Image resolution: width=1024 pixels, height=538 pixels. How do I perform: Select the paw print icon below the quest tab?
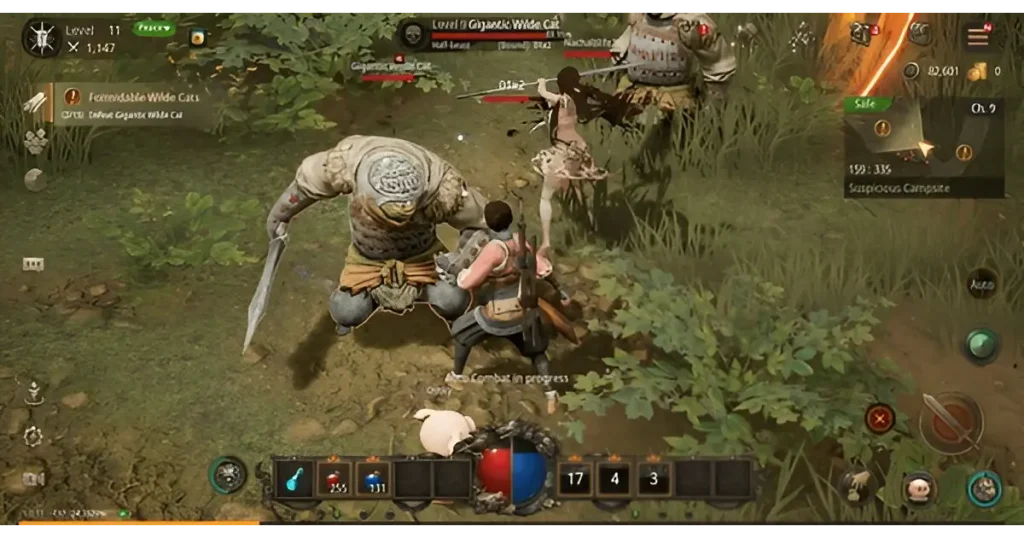(x=35, y=141)
